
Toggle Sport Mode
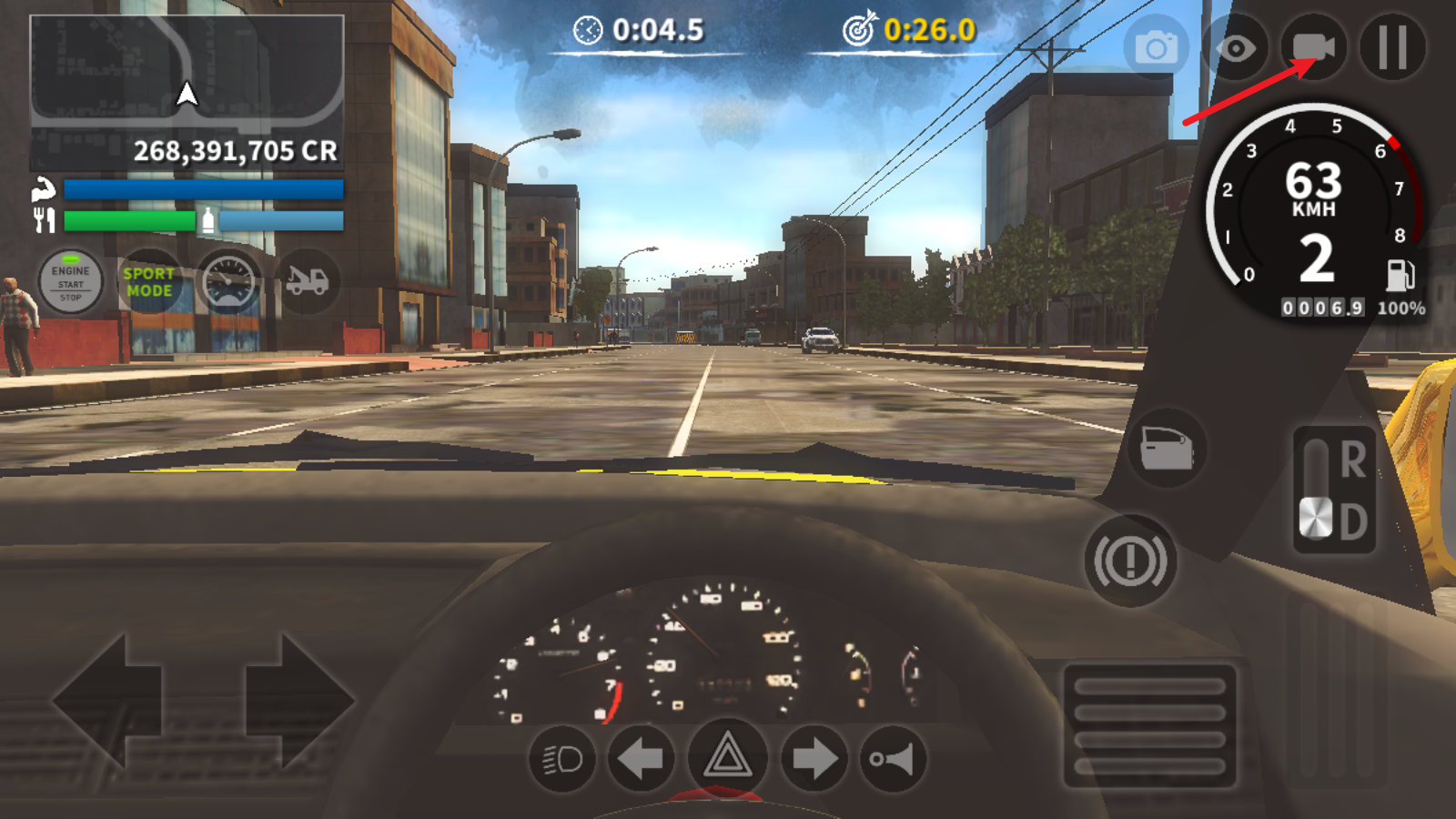click(149, 282)
